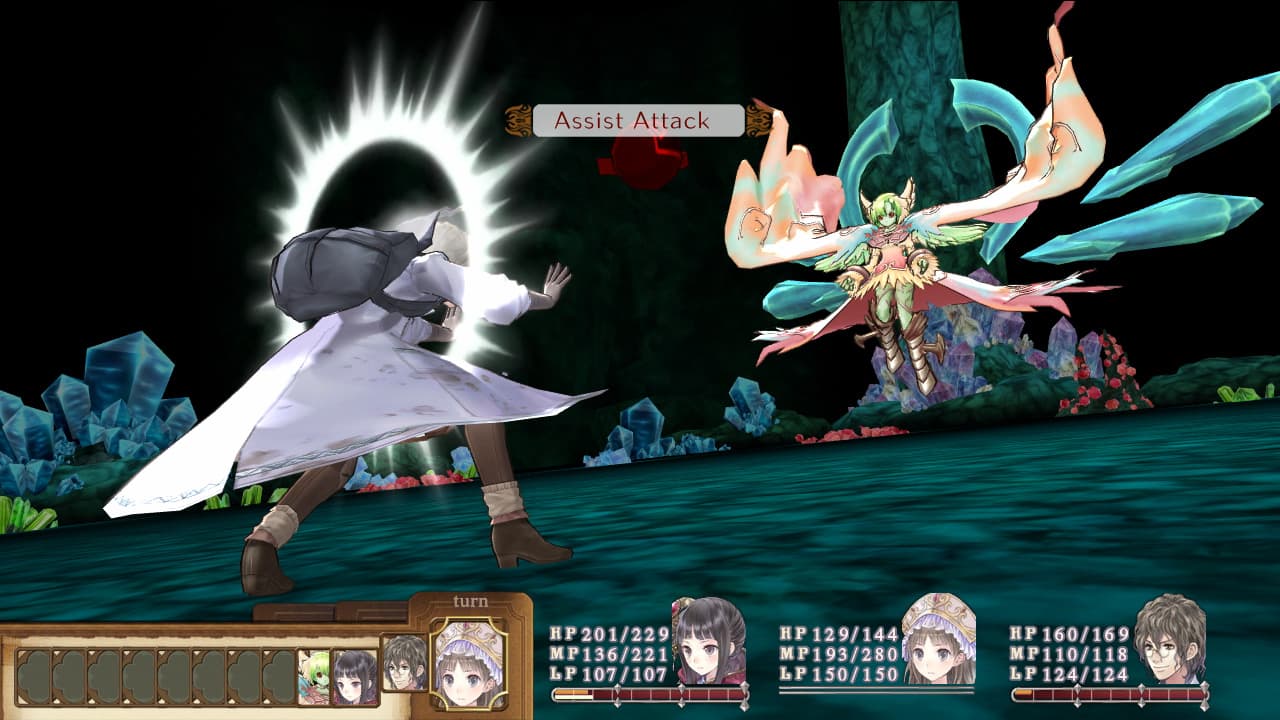1280x720 pixels.
Task: Click the Assist Attack banner
Action: 634,122
